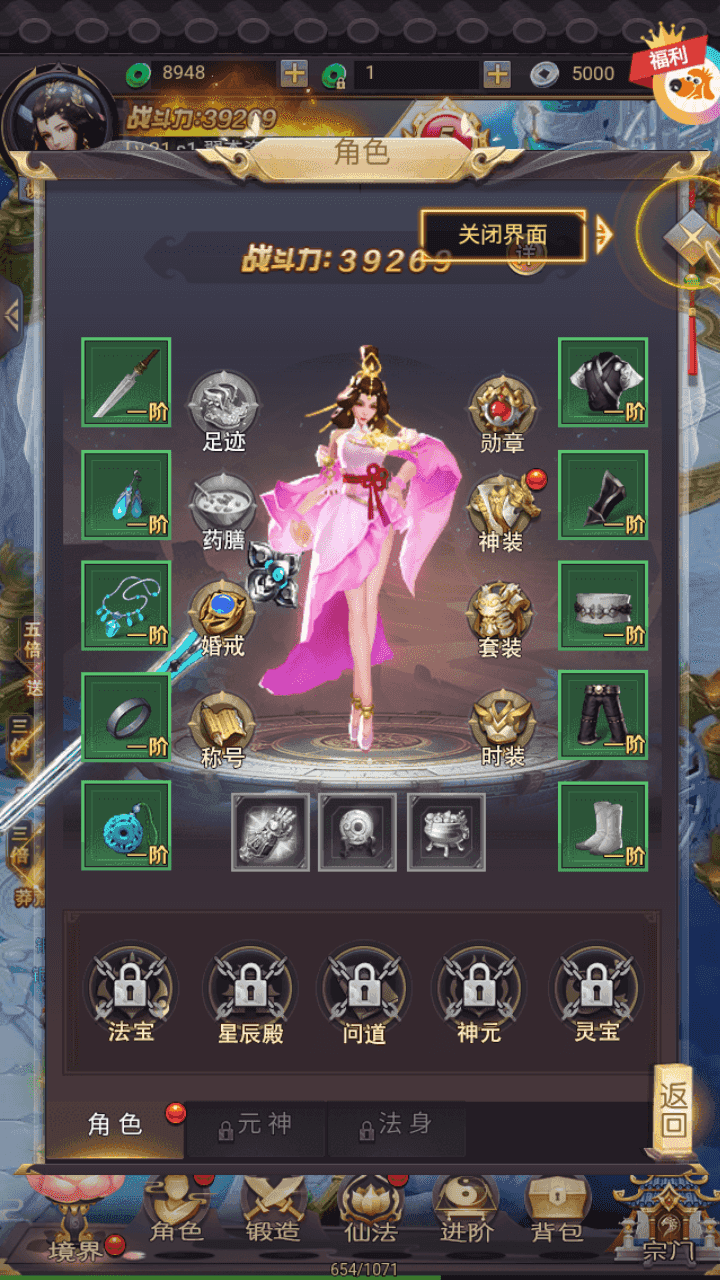Select the silver ring equipment slot
Viewport: 720px width, 1280px height.
click(x=126, y=715)
